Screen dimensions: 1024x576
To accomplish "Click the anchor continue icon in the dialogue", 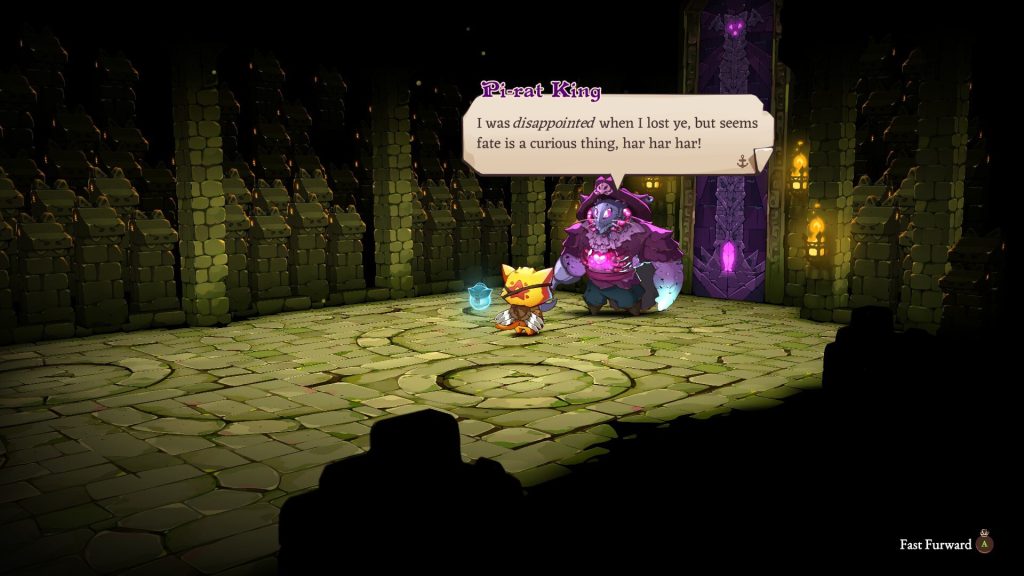I will 742,161.
